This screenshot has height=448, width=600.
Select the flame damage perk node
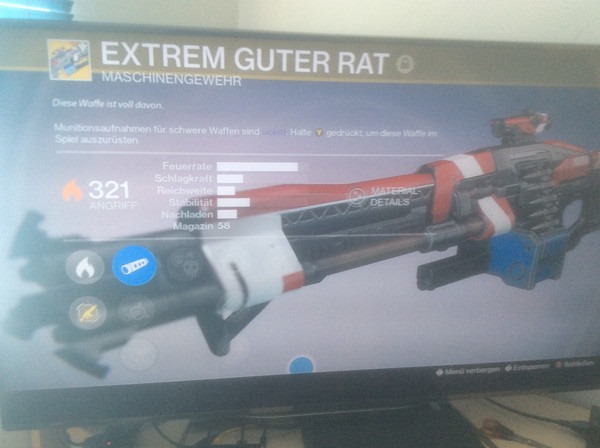[85, 268]
